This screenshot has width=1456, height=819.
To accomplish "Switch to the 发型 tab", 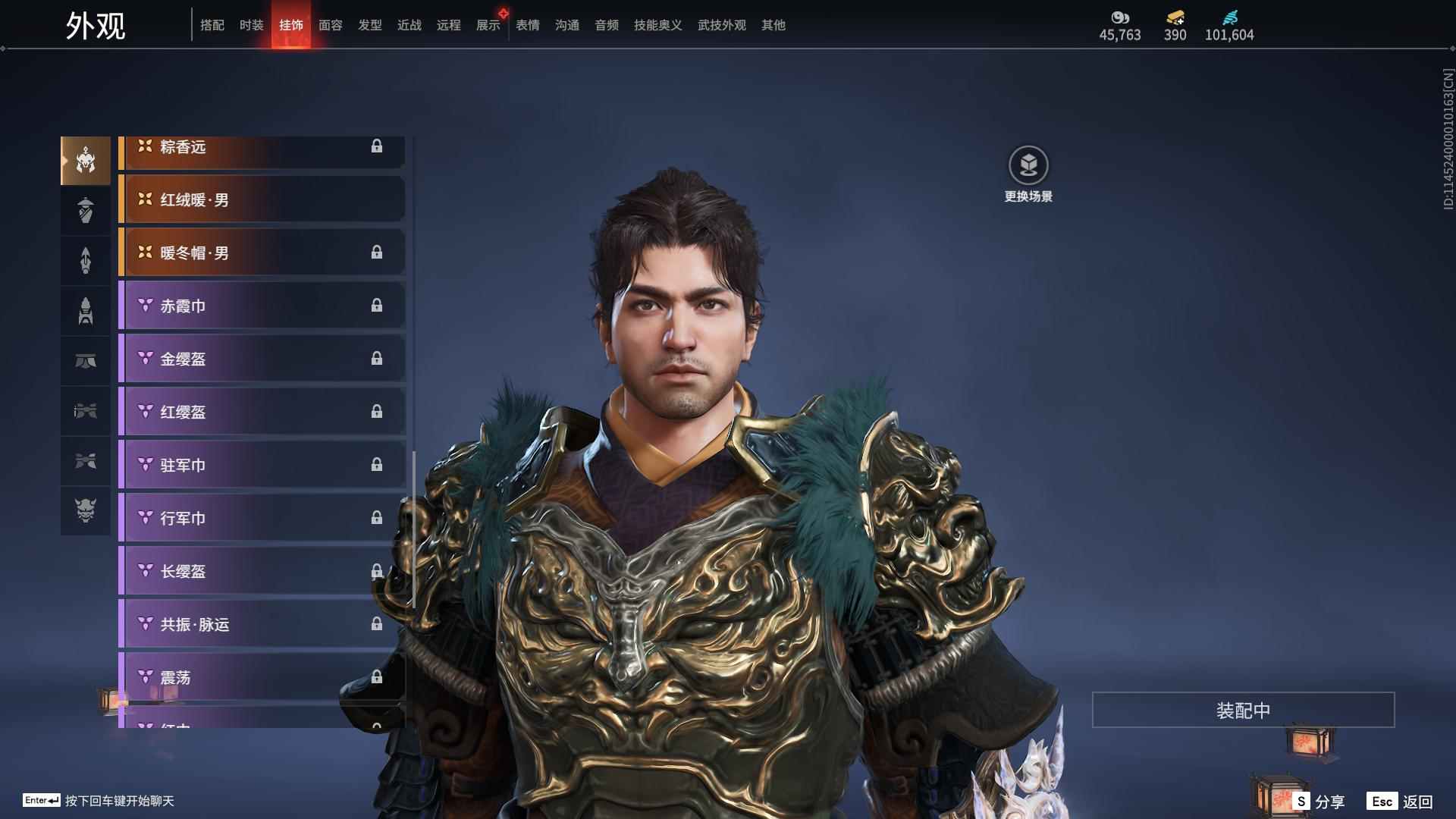I will [370, 25].
